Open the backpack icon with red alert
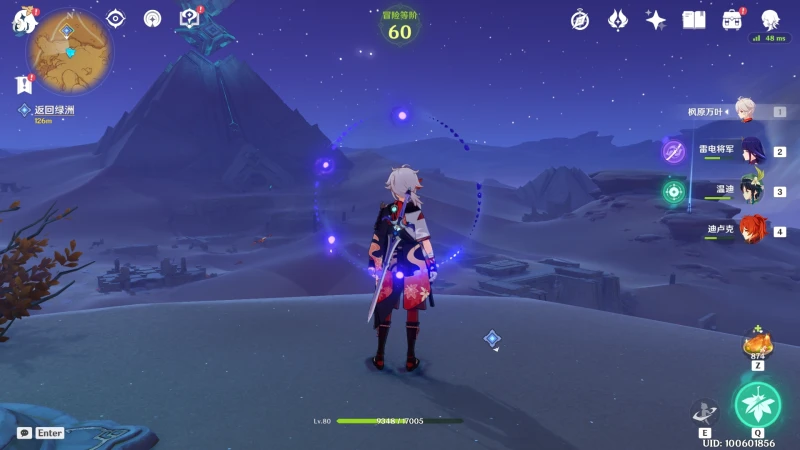Image resolution: width=800 pixels, height=450 pixels. pos(732,20)
